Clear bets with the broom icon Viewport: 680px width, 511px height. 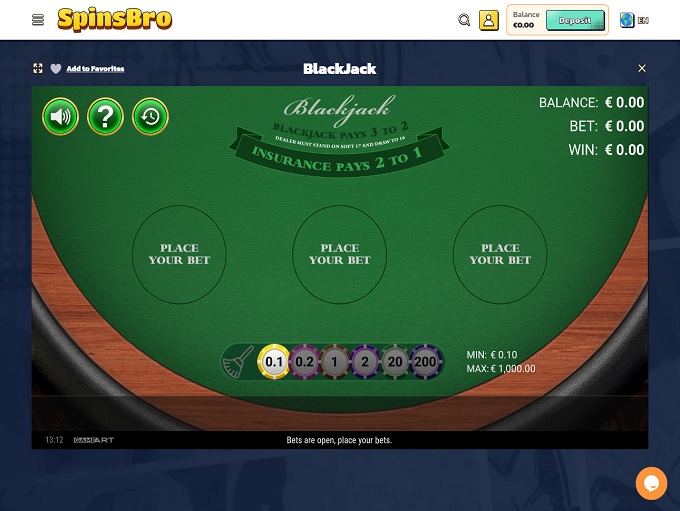coord(239,361)
